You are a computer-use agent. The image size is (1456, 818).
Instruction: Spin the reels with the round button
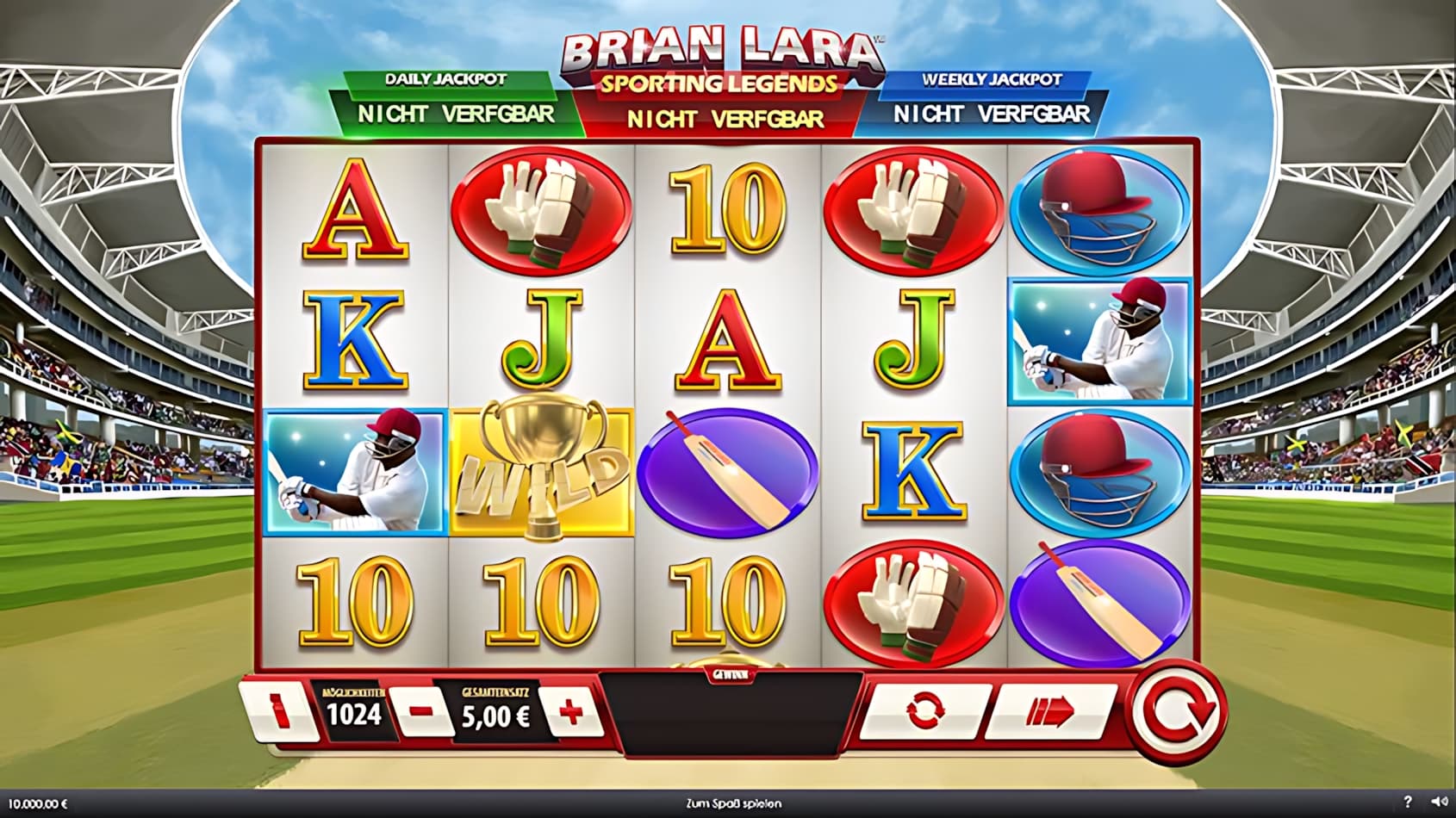1179,711
